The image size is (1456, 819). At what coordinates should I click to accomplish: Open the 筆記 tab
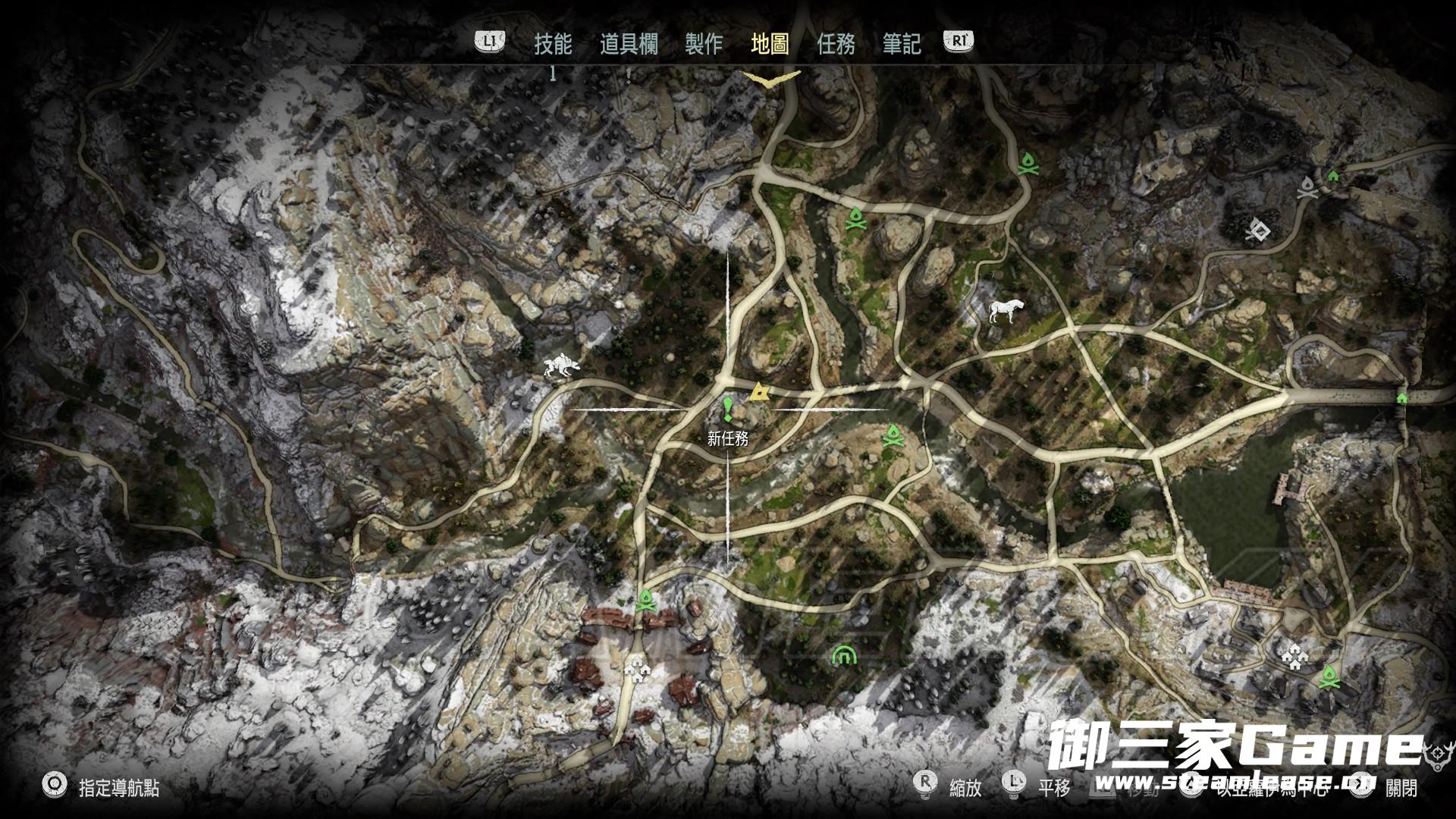(902, 44)
